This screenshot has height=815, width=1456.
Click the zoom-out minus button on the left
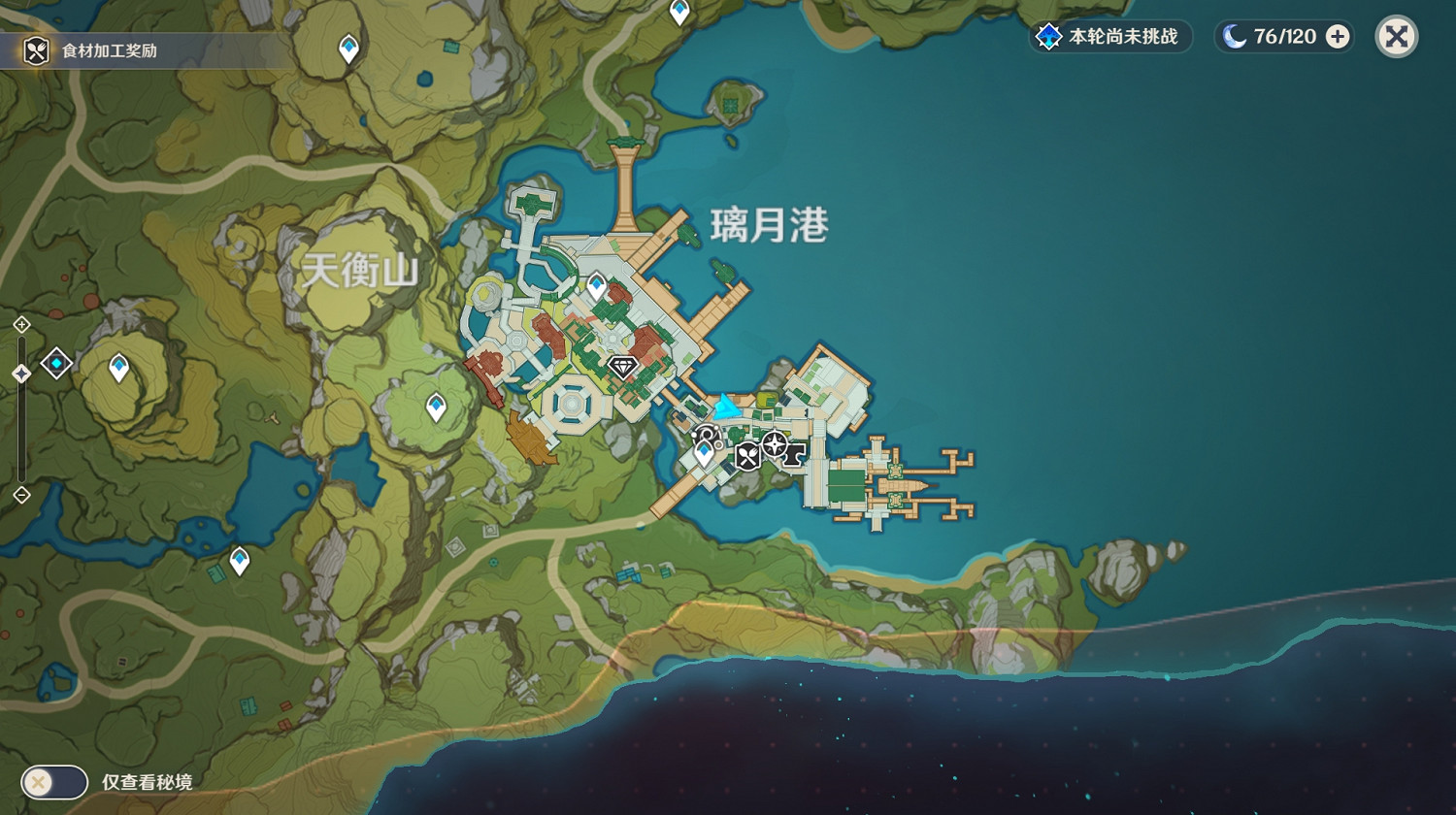19,496
